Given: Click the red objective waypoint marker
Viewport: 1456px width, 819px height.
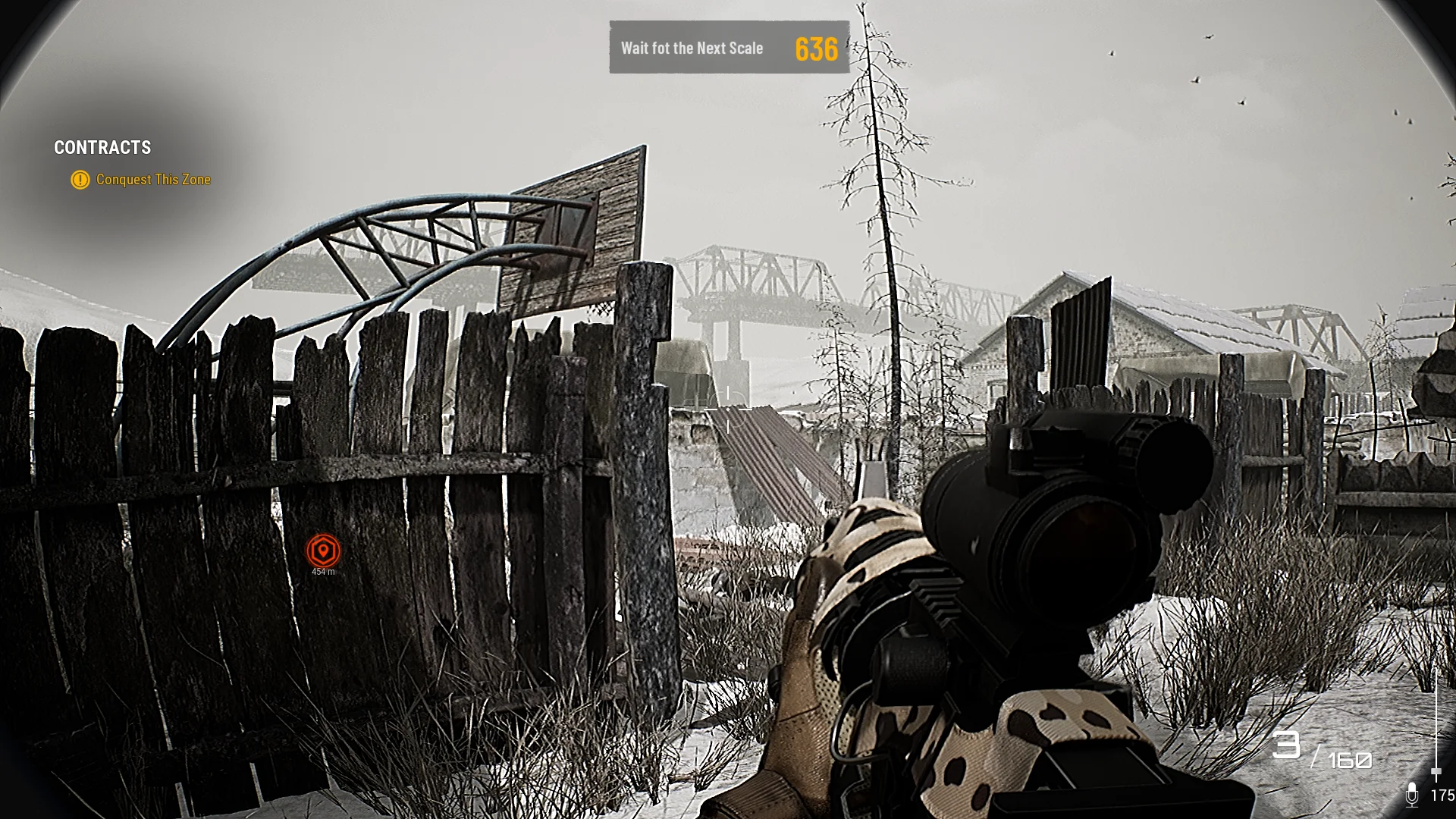Looking at the screenshot, I should (x=323, y=551).
